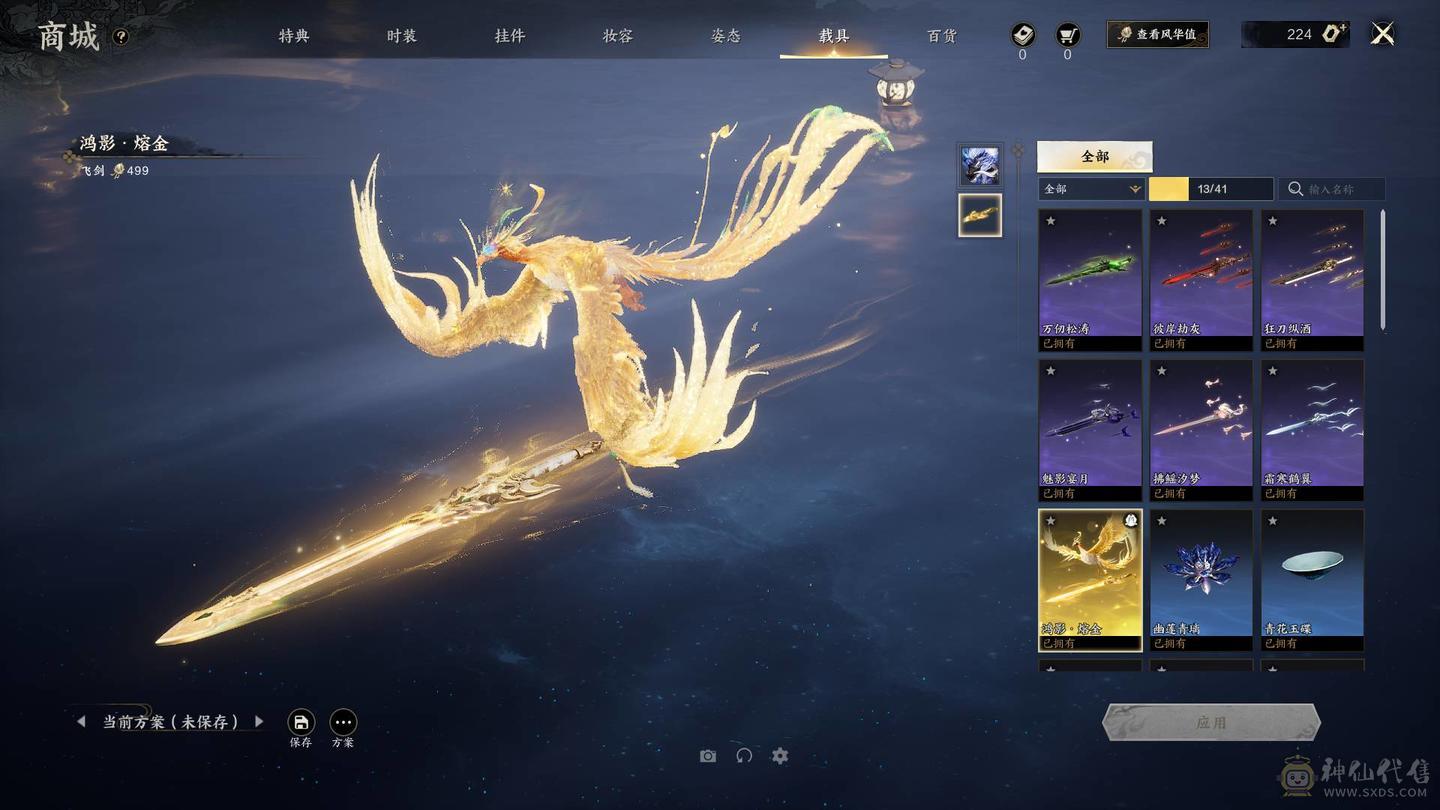Pick the 狂刀纵酒 item card
This screenshot has height=810, width=1440.
1312,279
